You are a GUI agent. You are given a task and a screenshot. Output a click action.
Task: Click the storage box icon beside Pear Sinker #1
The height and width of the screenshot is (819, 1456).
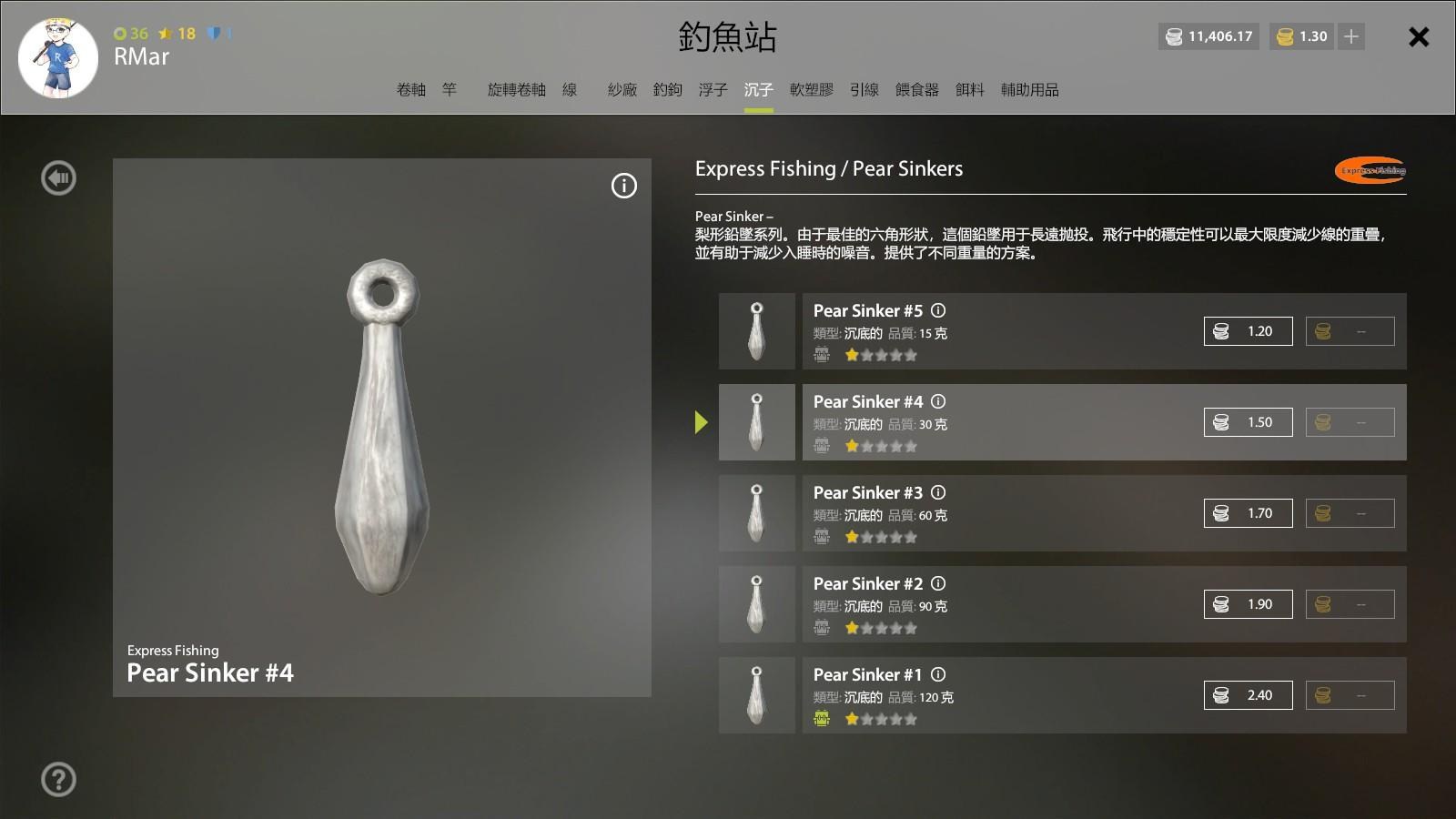tap(822, 718)
